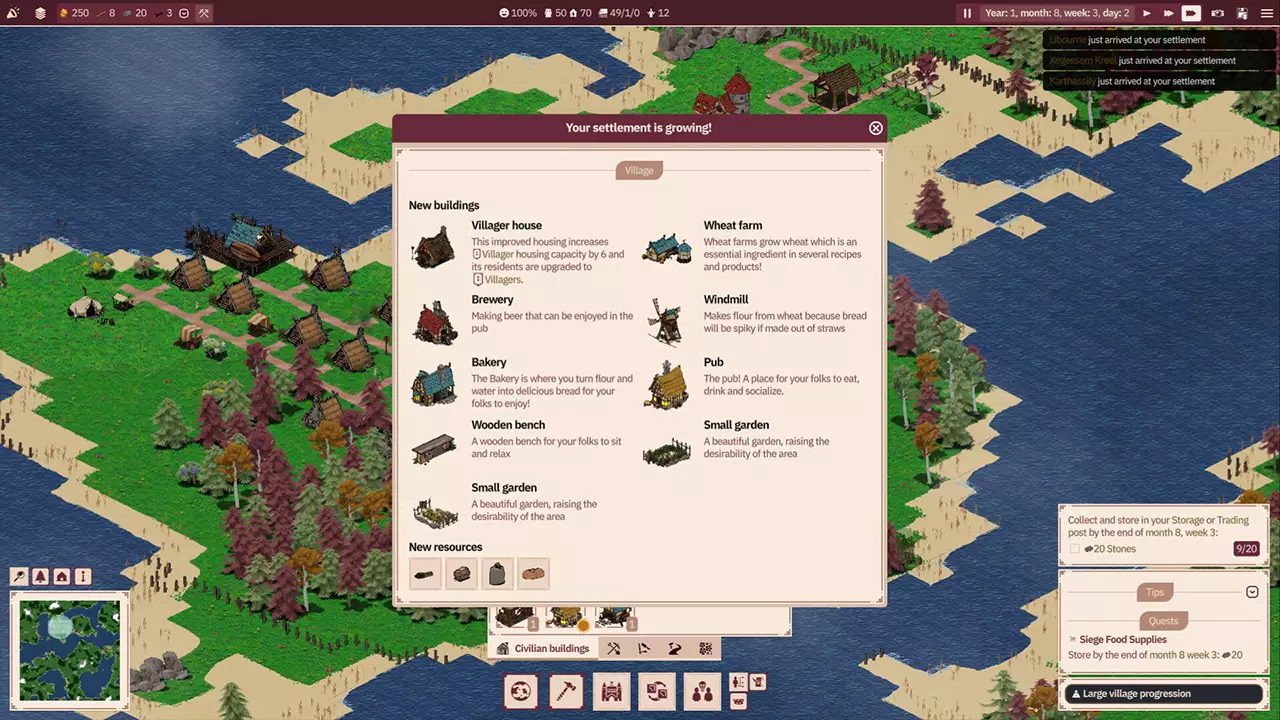Viewport: 1280px width, 720px height.
Task: Expand the resource list dropdown arrow
Action: pyautogui.click(x=184, y=13)
